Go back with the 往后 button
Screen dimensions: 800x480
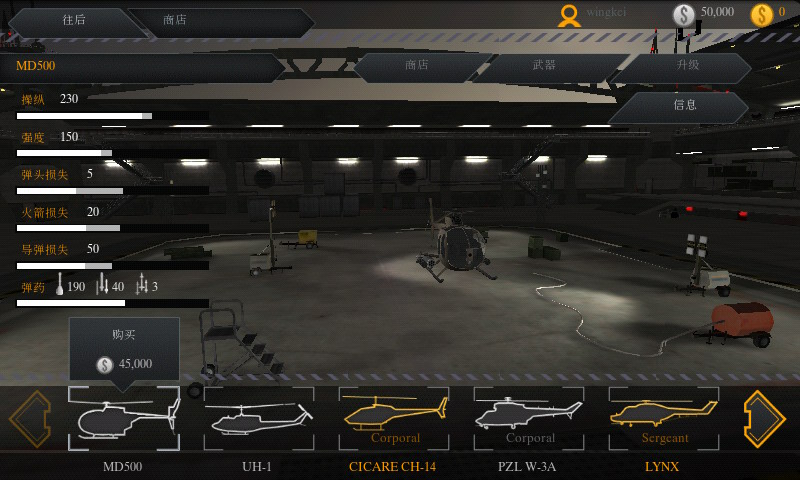(x=73, y=20)
